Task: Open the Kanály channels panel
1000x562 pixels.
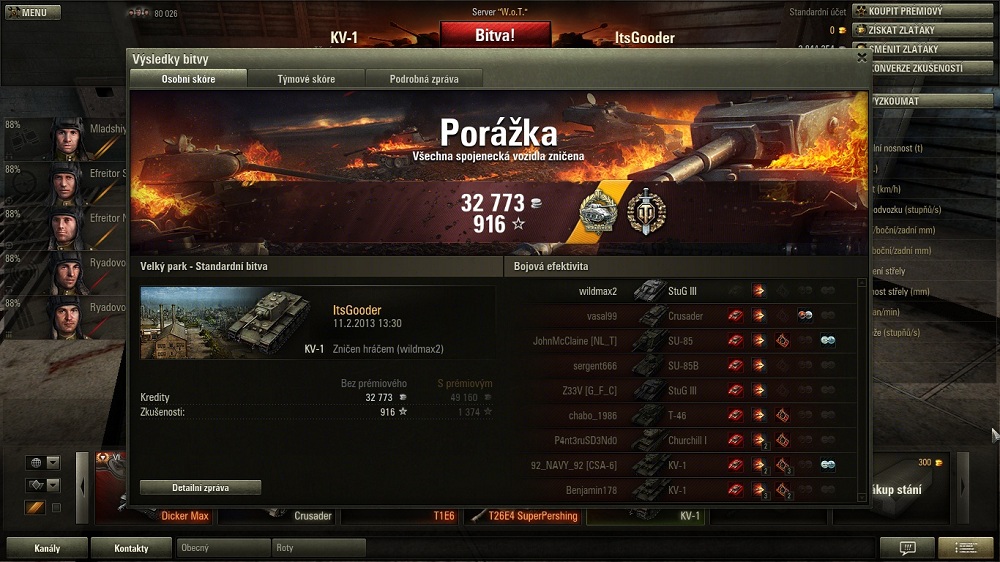Action: click(x=47, y=548)
